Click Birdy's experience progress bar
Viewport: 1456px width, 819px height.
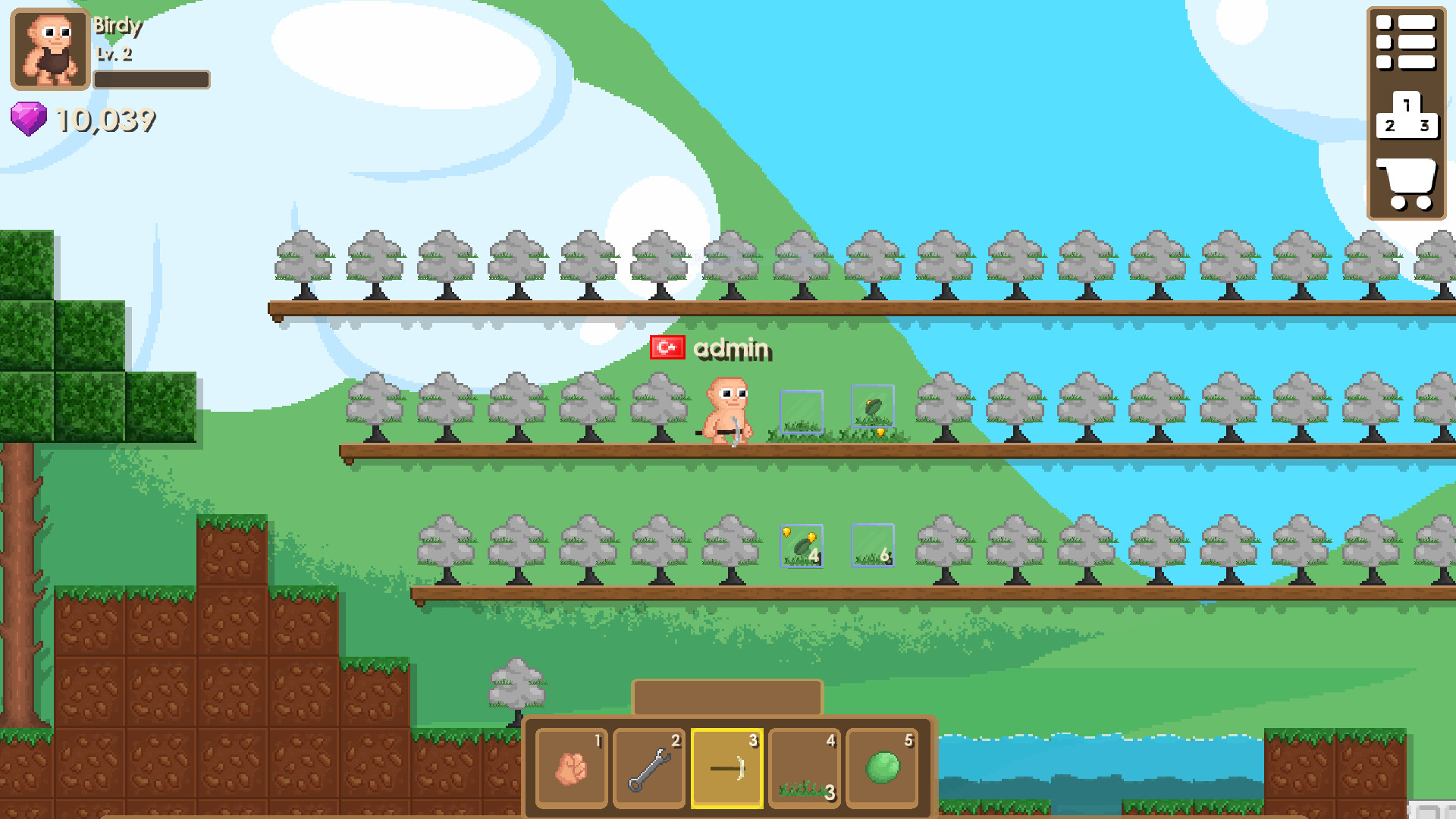[152, 78]
